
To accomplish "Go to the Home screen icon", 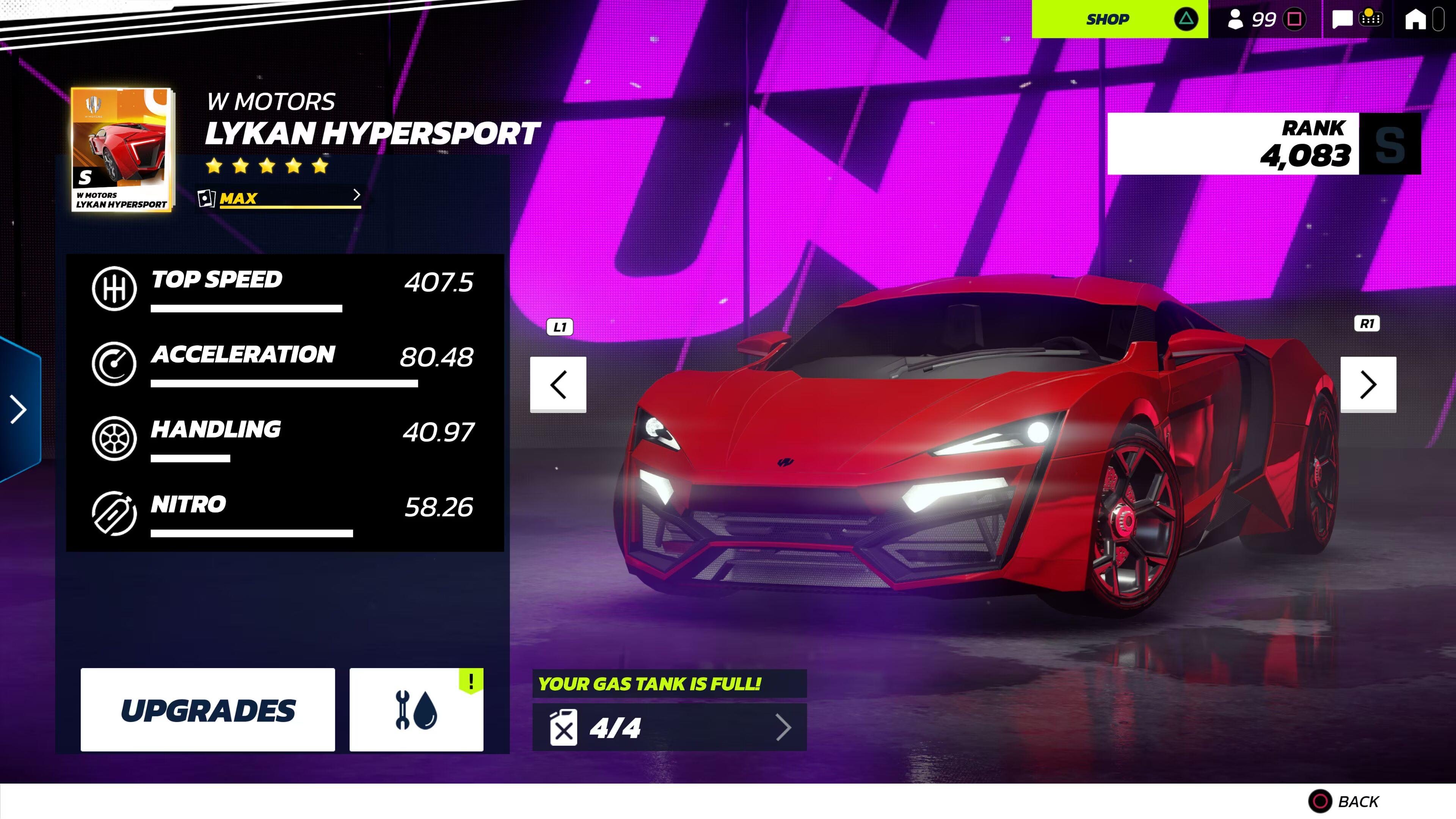I will (x=1416, y=19).
